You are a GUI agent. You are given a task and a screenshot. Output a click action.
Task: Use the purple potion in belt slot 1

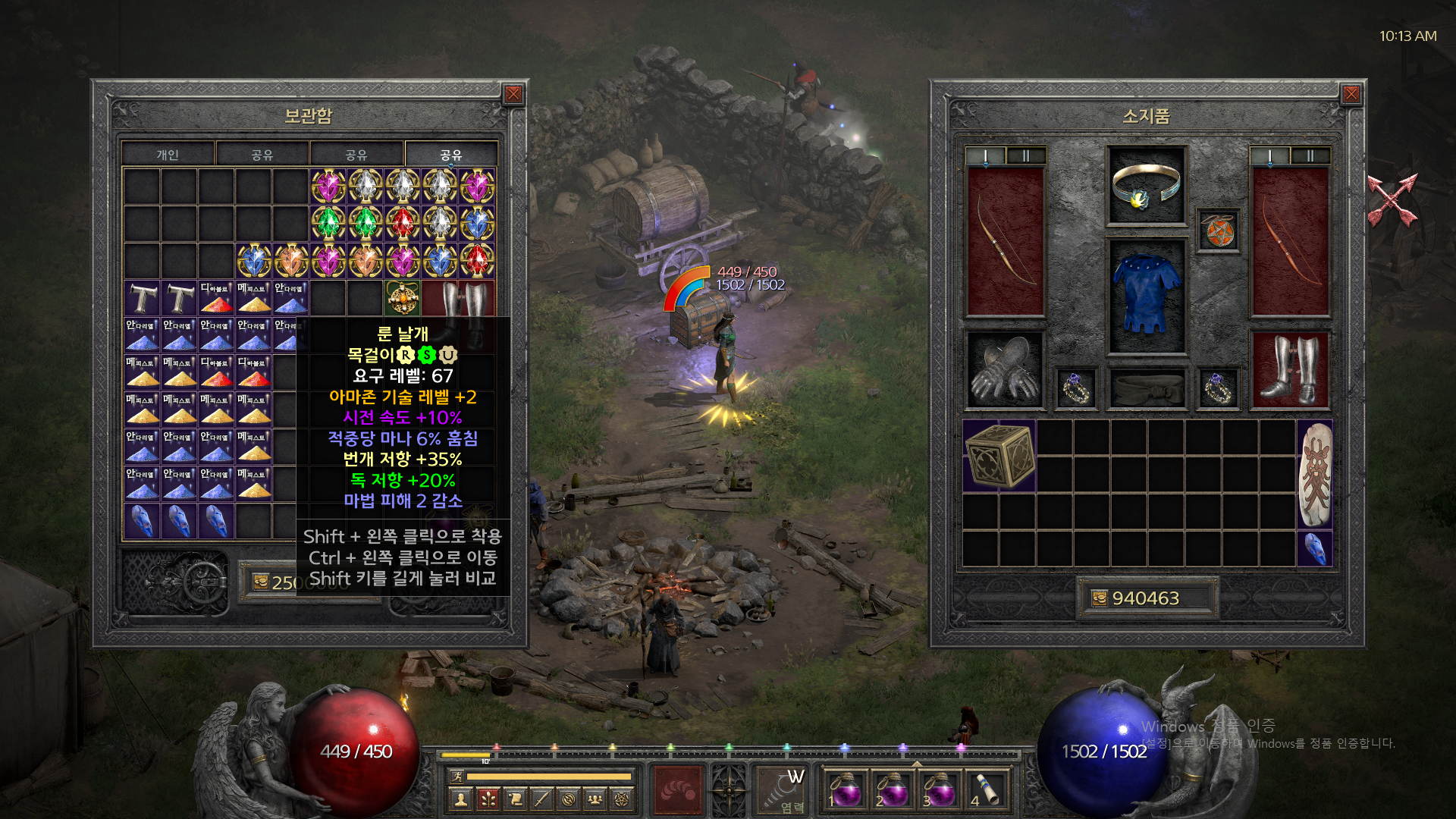(846, 789)
